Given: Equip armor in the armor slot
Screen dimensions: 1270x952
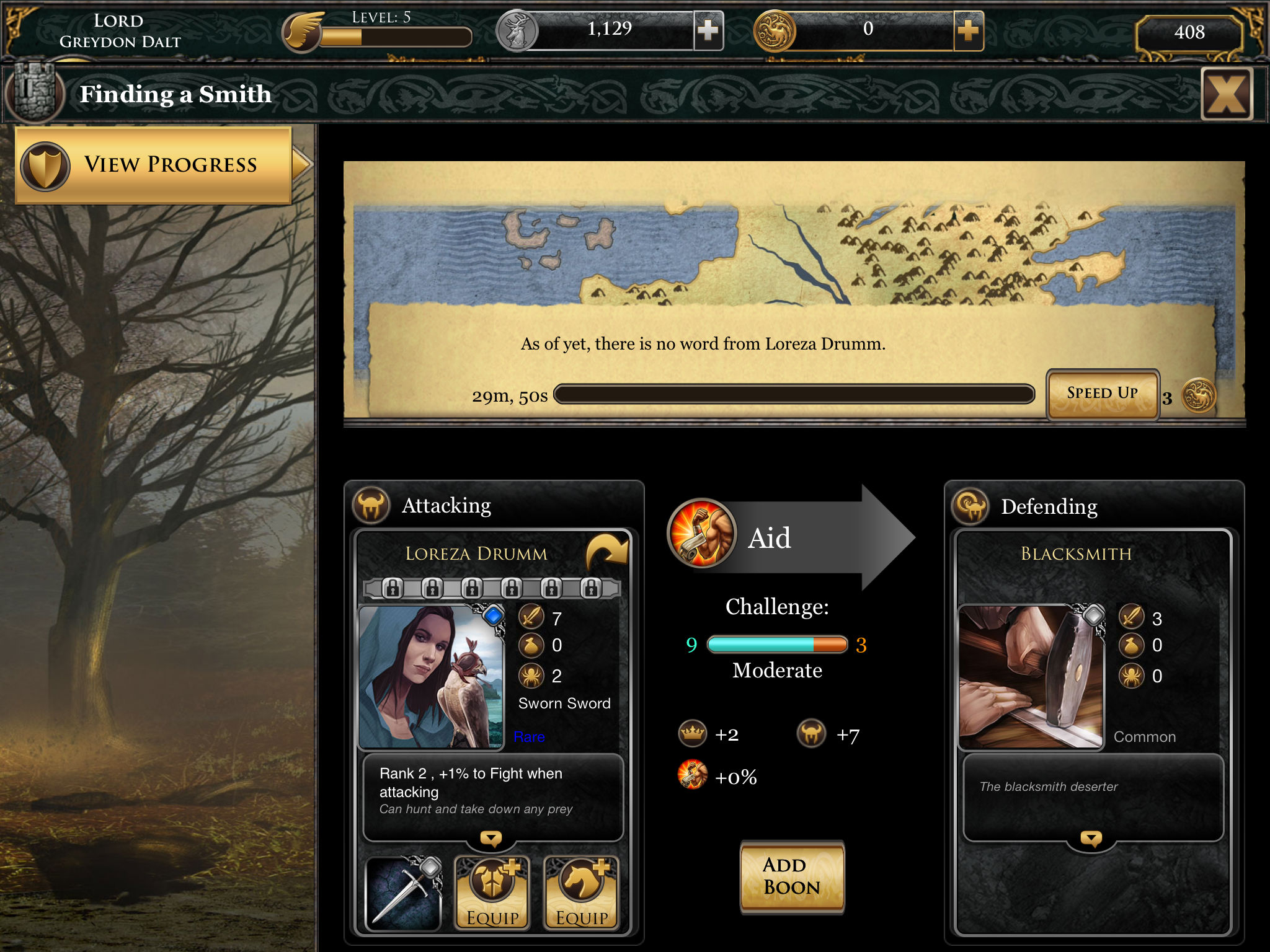Looking at the screenshot, I should (492, 893).
